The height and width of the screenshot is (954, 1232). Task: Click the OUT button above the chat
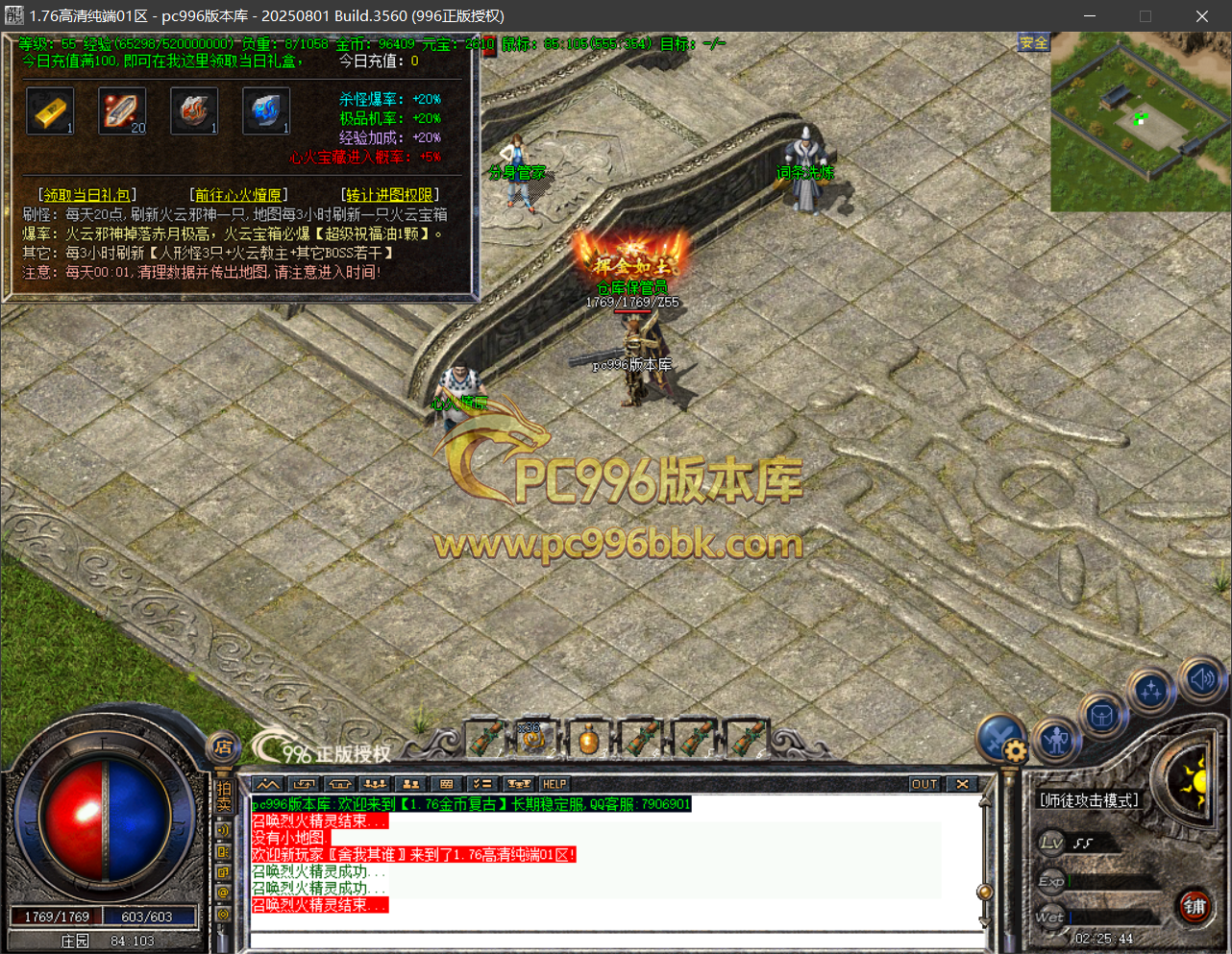(x=924, y=784)
